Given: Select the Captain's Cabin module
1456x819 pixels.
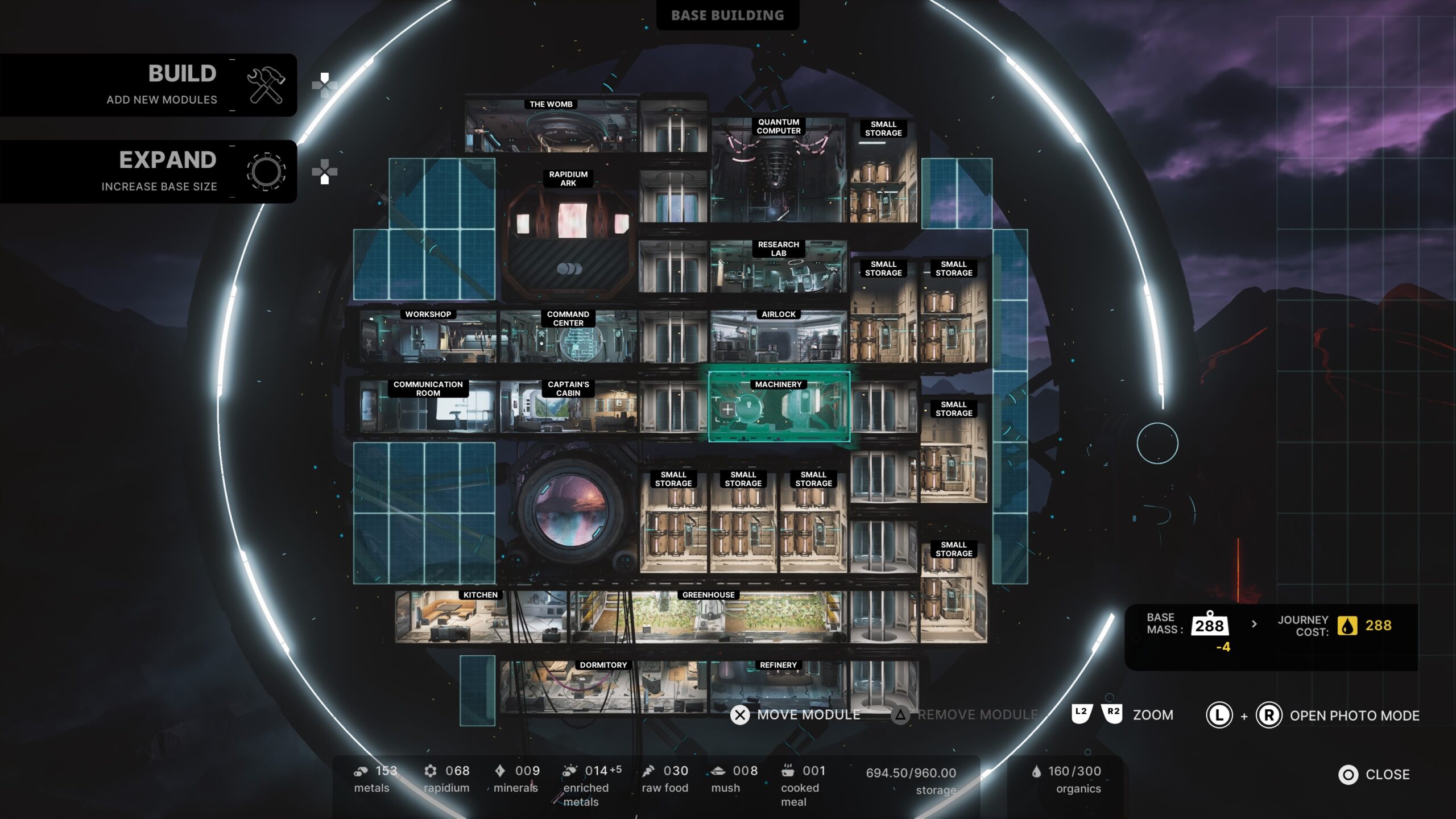Looking at the screenshot, I should pyautogui.click(x=568, y=407).
